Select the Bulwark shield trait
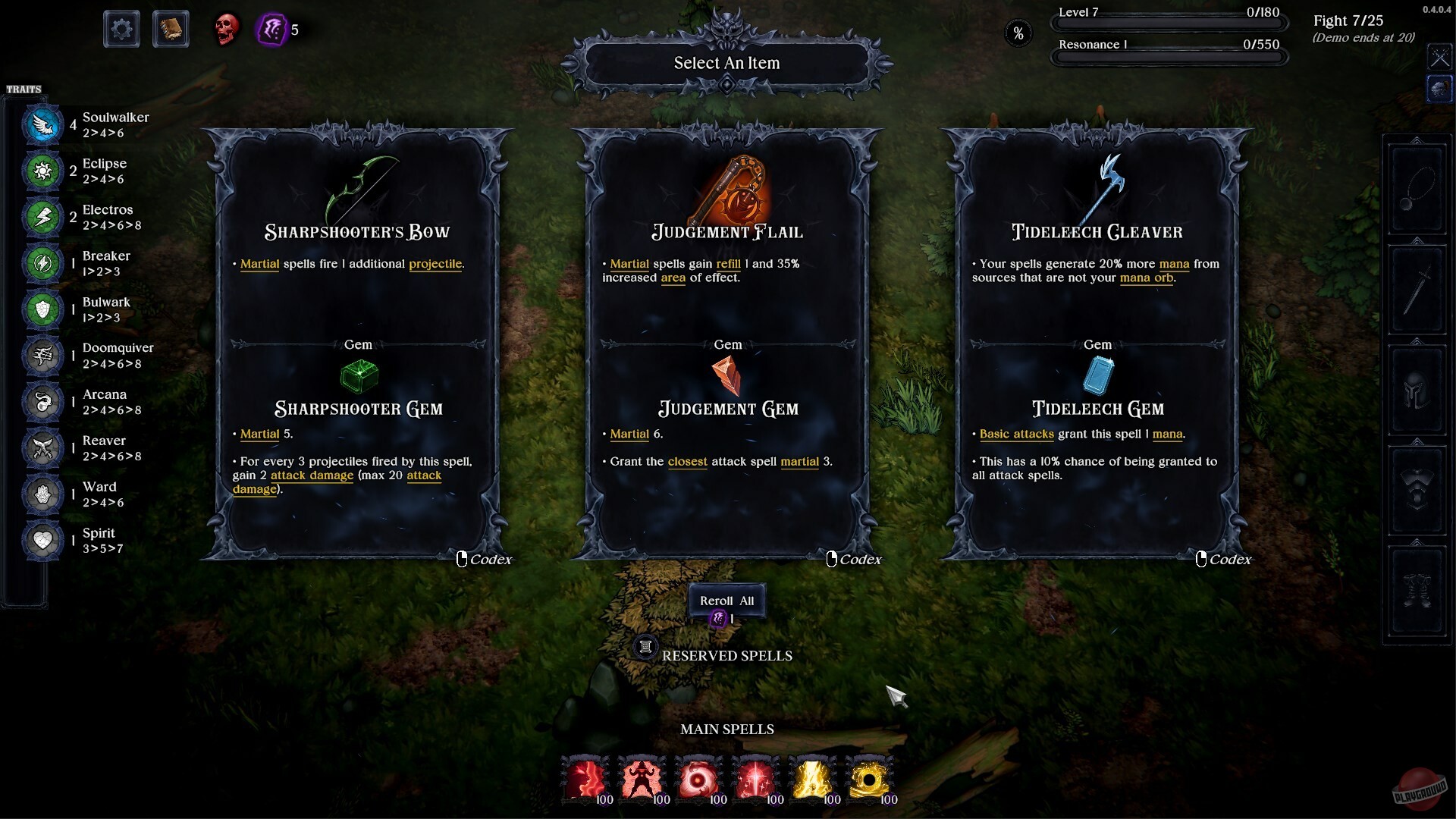1456x819 pixels. pos(43,309)
